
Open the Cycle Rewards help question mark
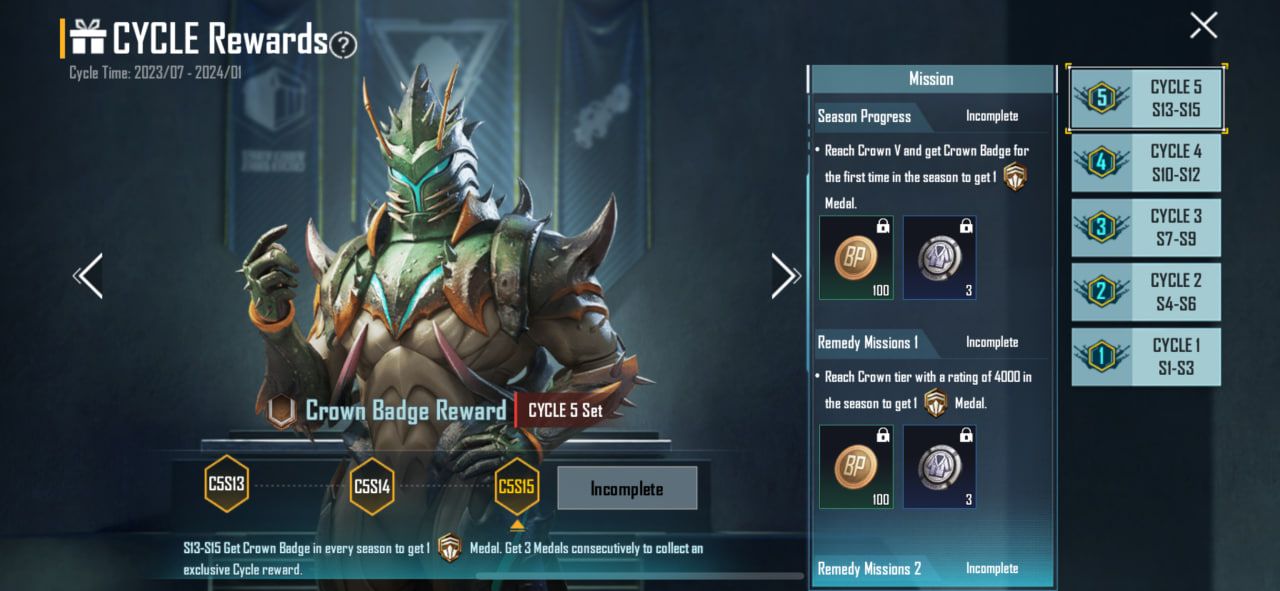click(x=343, y=44)
